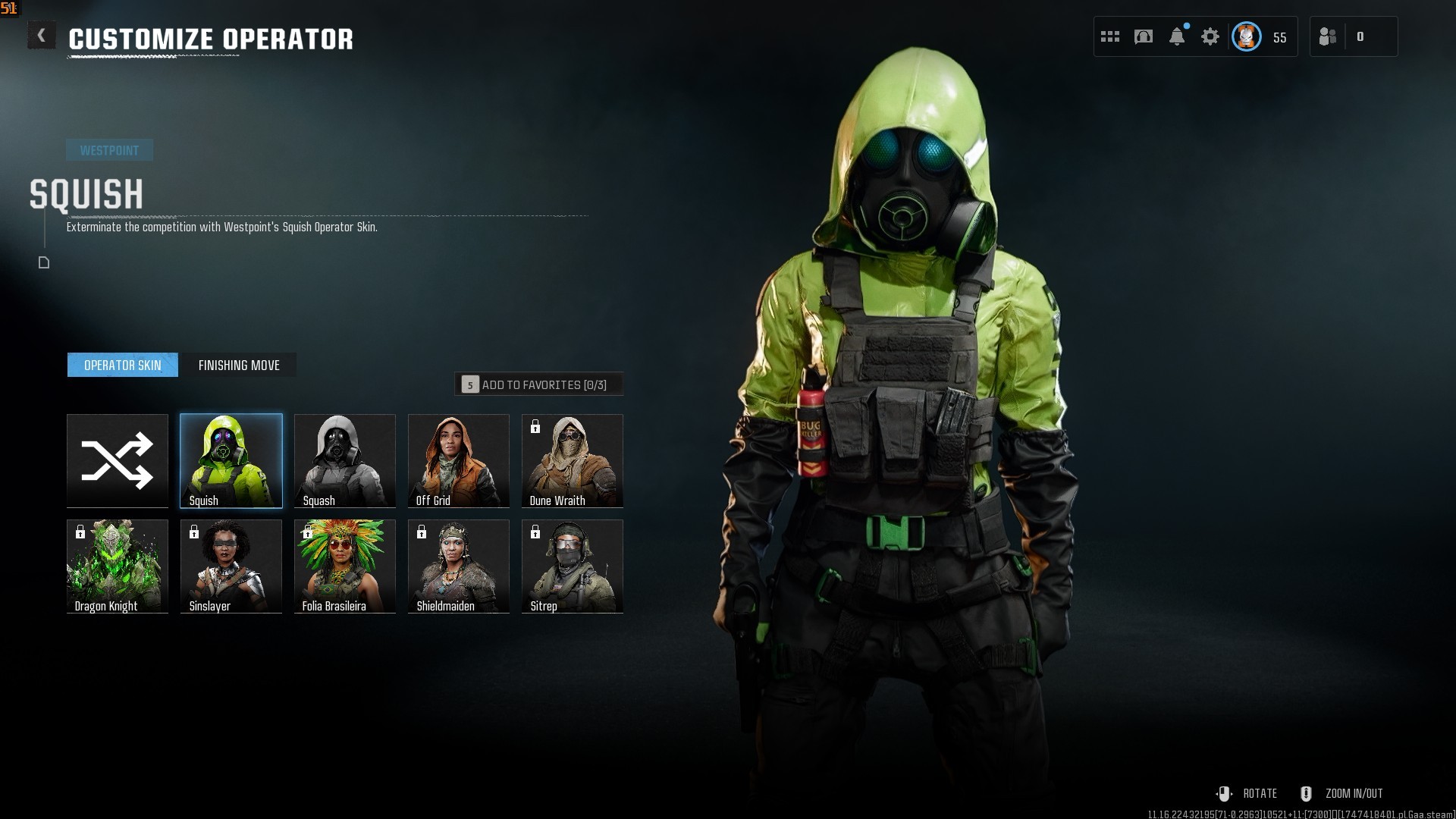Open the player profile avatar
Viewport: 1456px width, 819px height.
(1247, 36)
